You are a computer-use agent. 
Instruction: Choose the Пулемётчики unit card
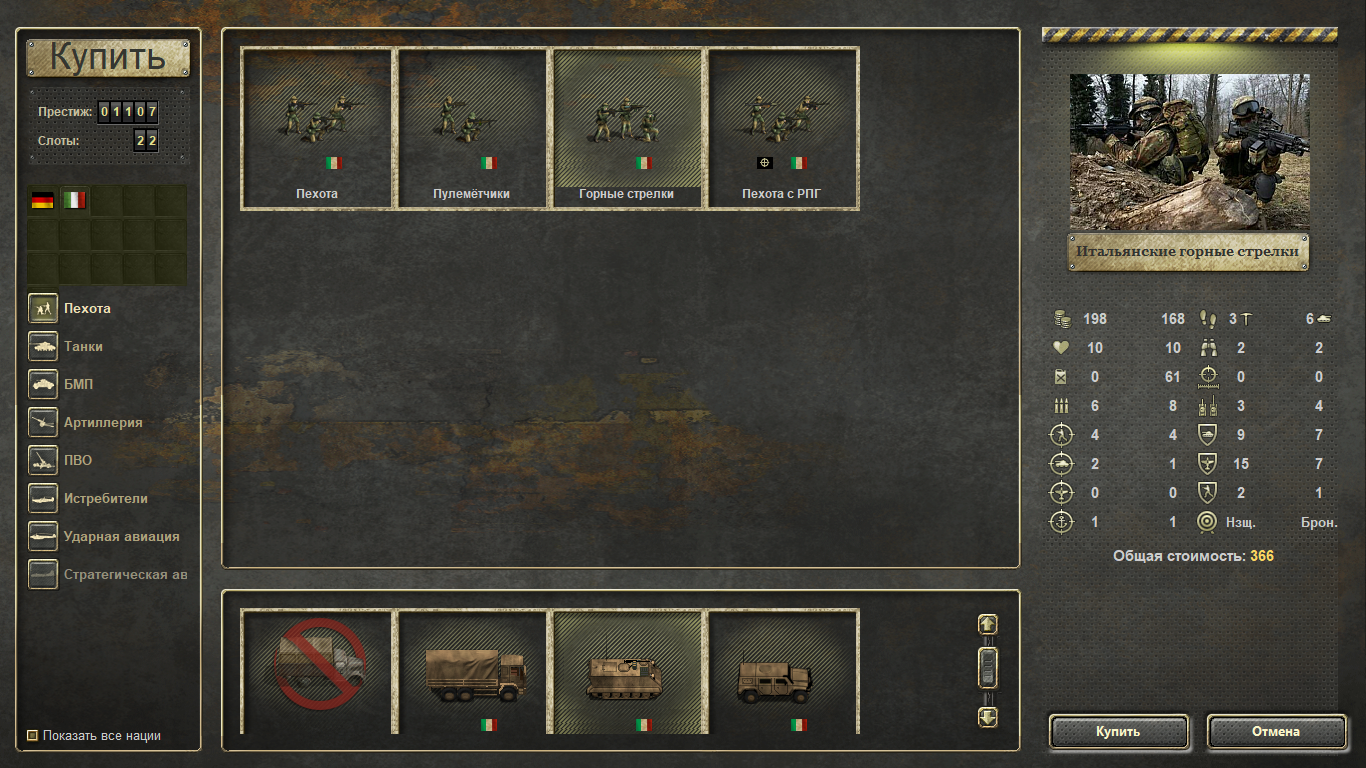coord(472,128)
